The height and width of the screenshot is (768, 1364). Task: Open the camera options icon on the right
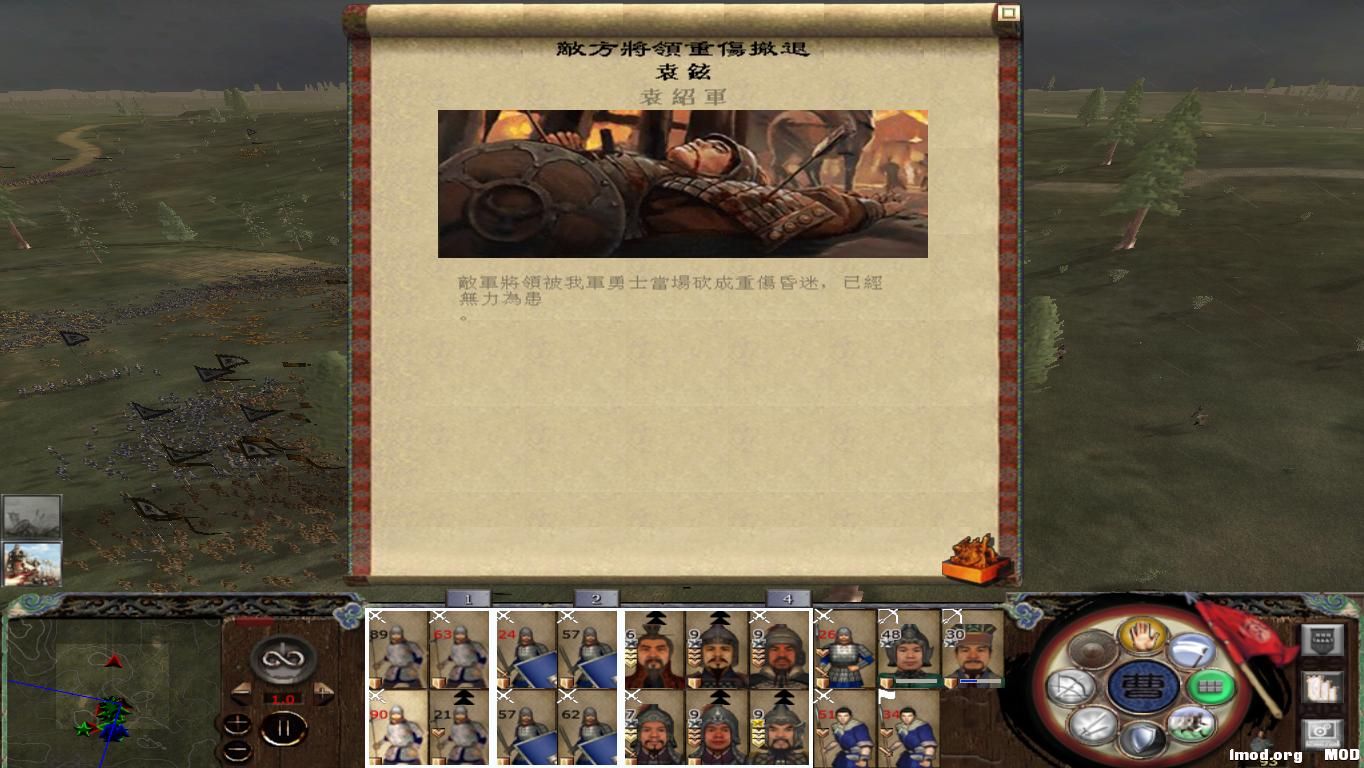tap(1321, 731)
